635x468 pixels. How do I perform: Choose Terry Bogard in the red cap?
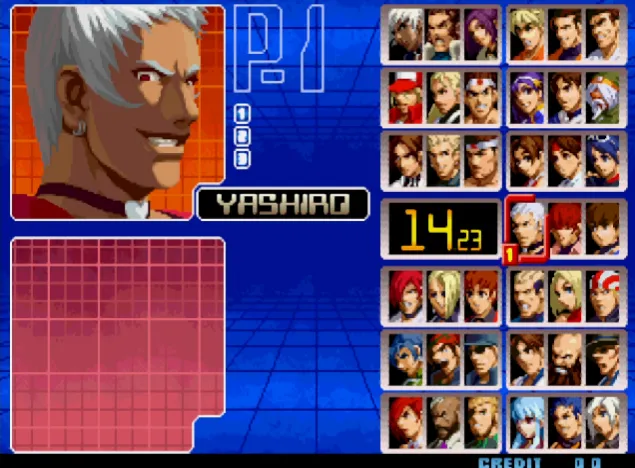[405, 97]
